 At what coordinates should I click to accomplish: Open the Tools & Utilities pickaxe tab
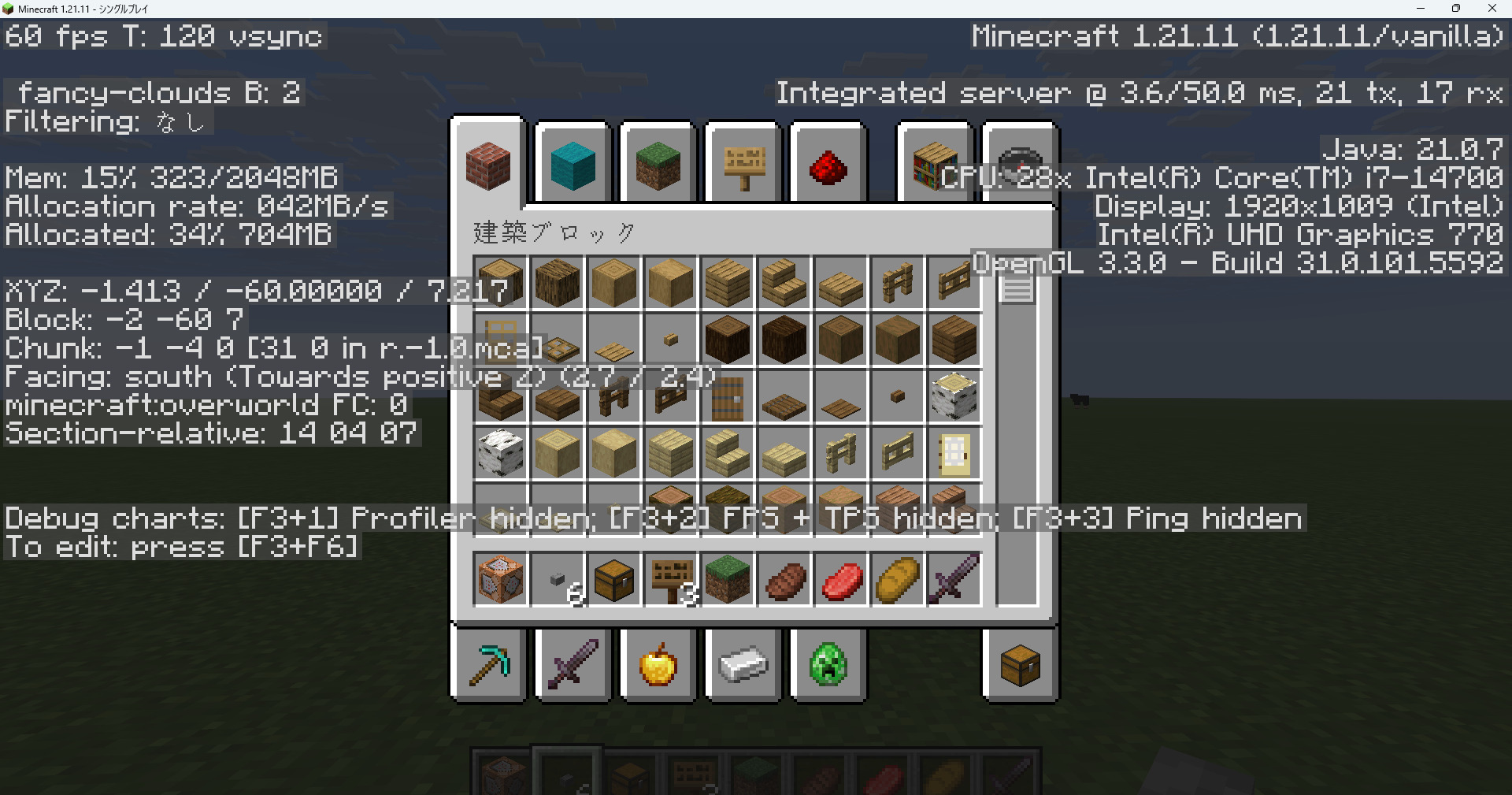[487, 666]
